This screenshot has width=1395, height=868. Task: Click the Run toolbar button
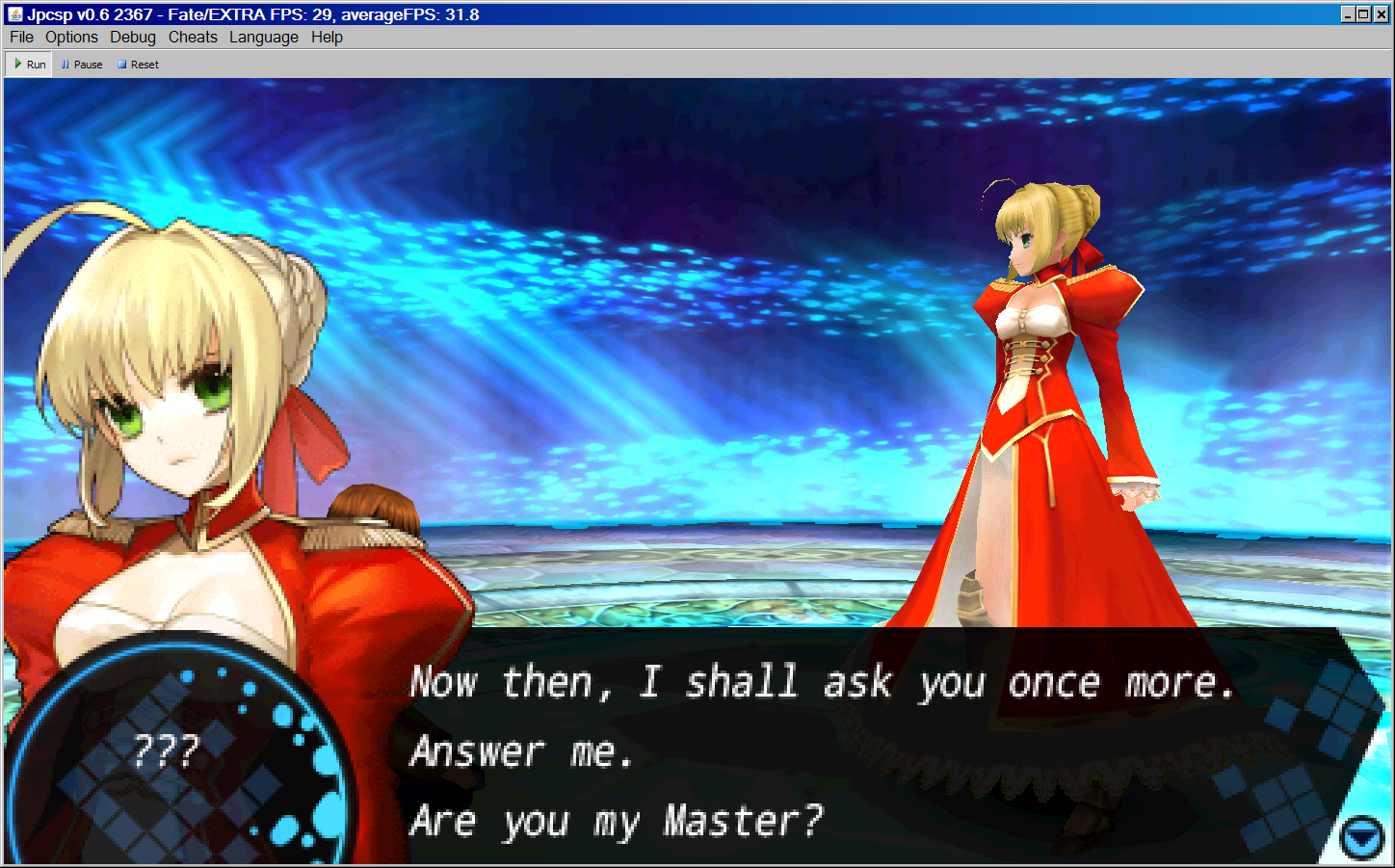point(30,65)
